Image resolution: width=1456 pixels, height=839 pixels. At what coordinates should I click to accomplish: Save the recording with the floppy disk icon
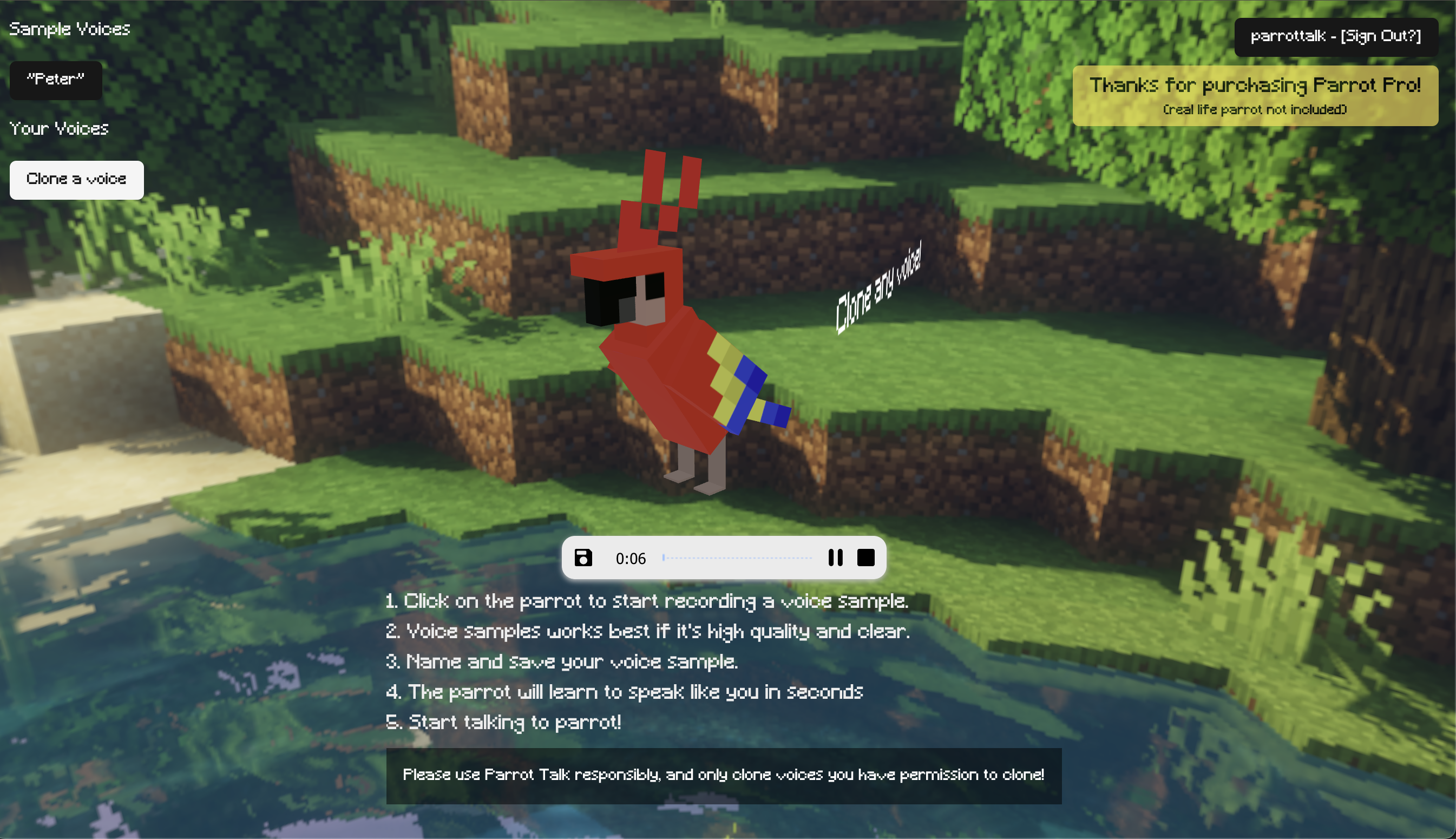tap(583, 557)
